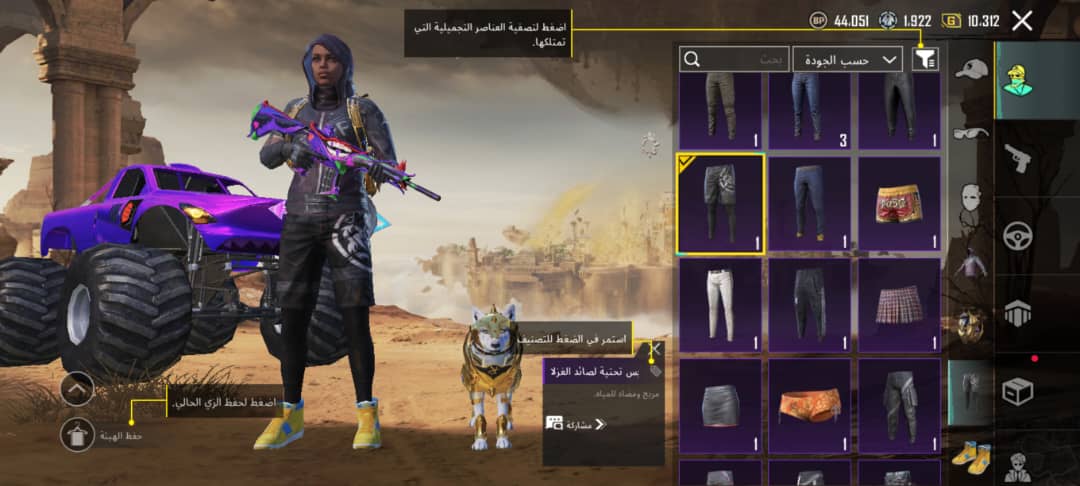Click the owned-items filter funnel icon
Image resolution: width=1080 pixels, height=486 pixels.
point(926,60)
